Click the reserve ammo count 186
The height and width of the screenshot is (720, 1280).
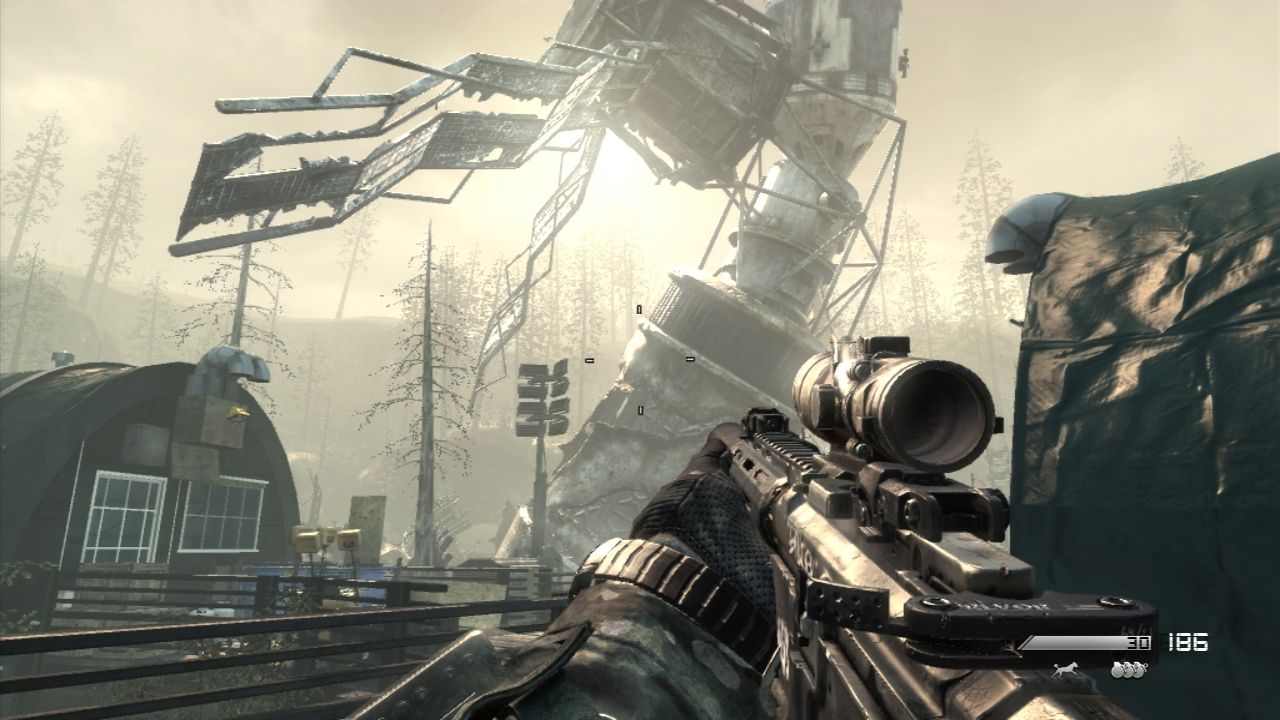[x=1187, y=642]
